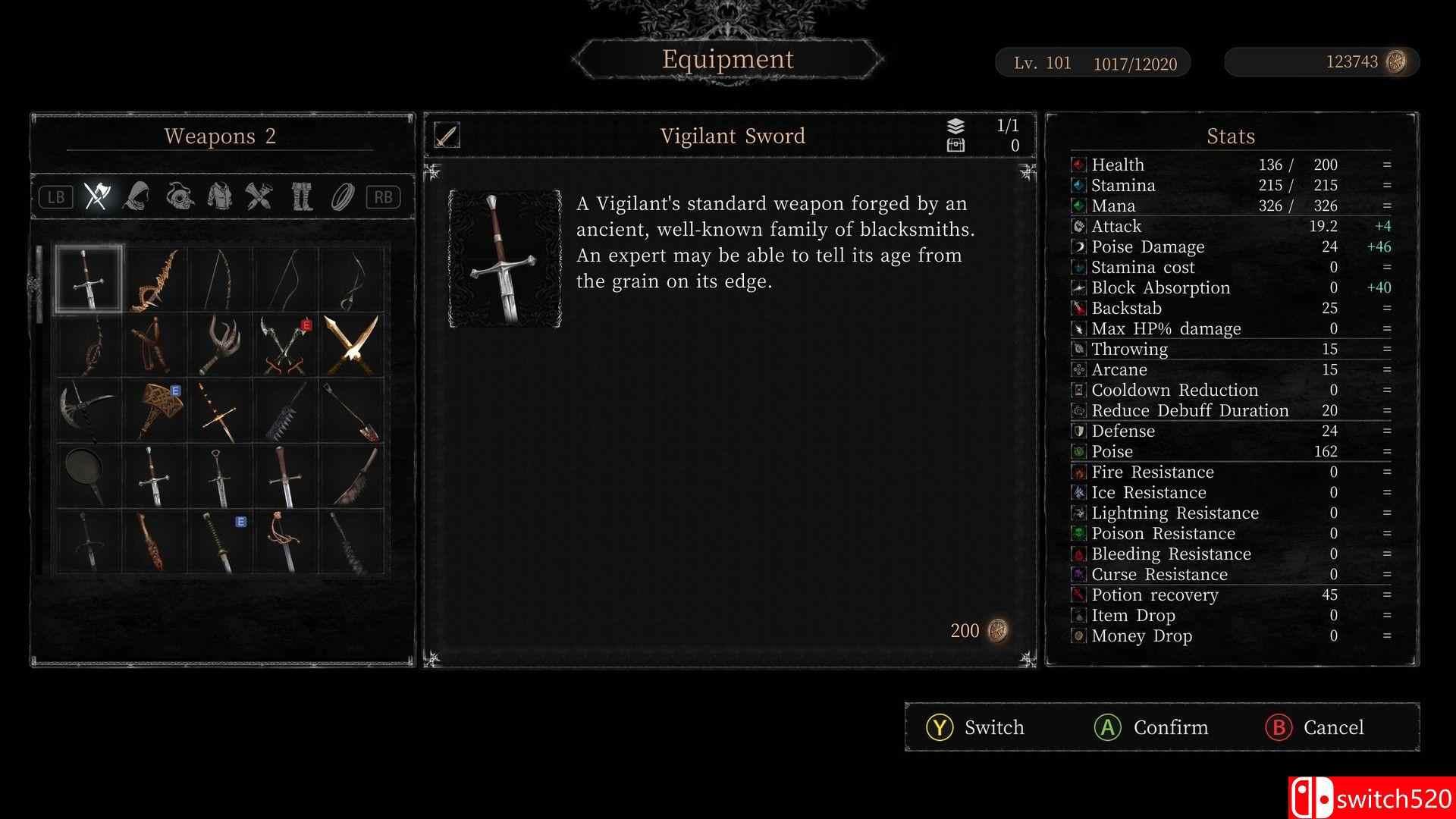Choose the Vigilant Sword in the highlighted slot

point(89,279)
